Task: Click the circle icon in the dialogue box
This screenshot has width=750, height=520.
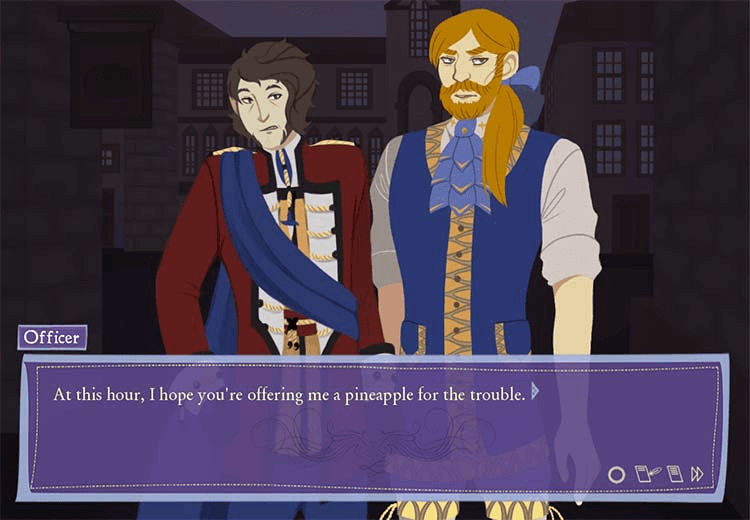Action: tap(616, 474)
